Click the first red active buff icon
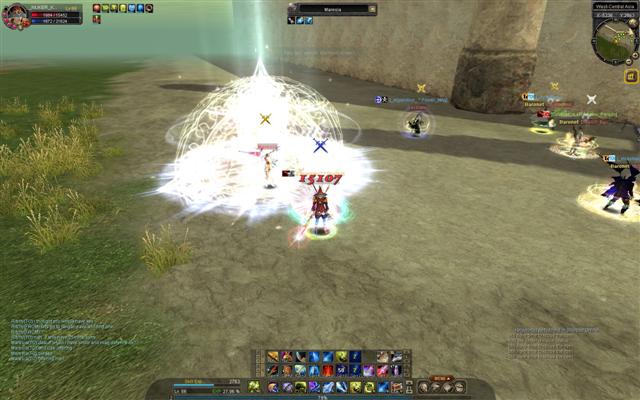Image resolution: width=640 pixels, height=400 pixels. [x=97, y=8]
